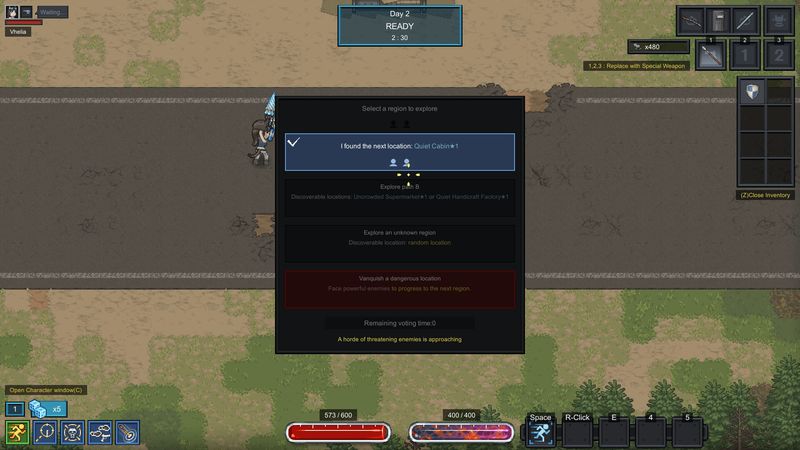Select the Quiet Cabin location option

tap(400, 151)
